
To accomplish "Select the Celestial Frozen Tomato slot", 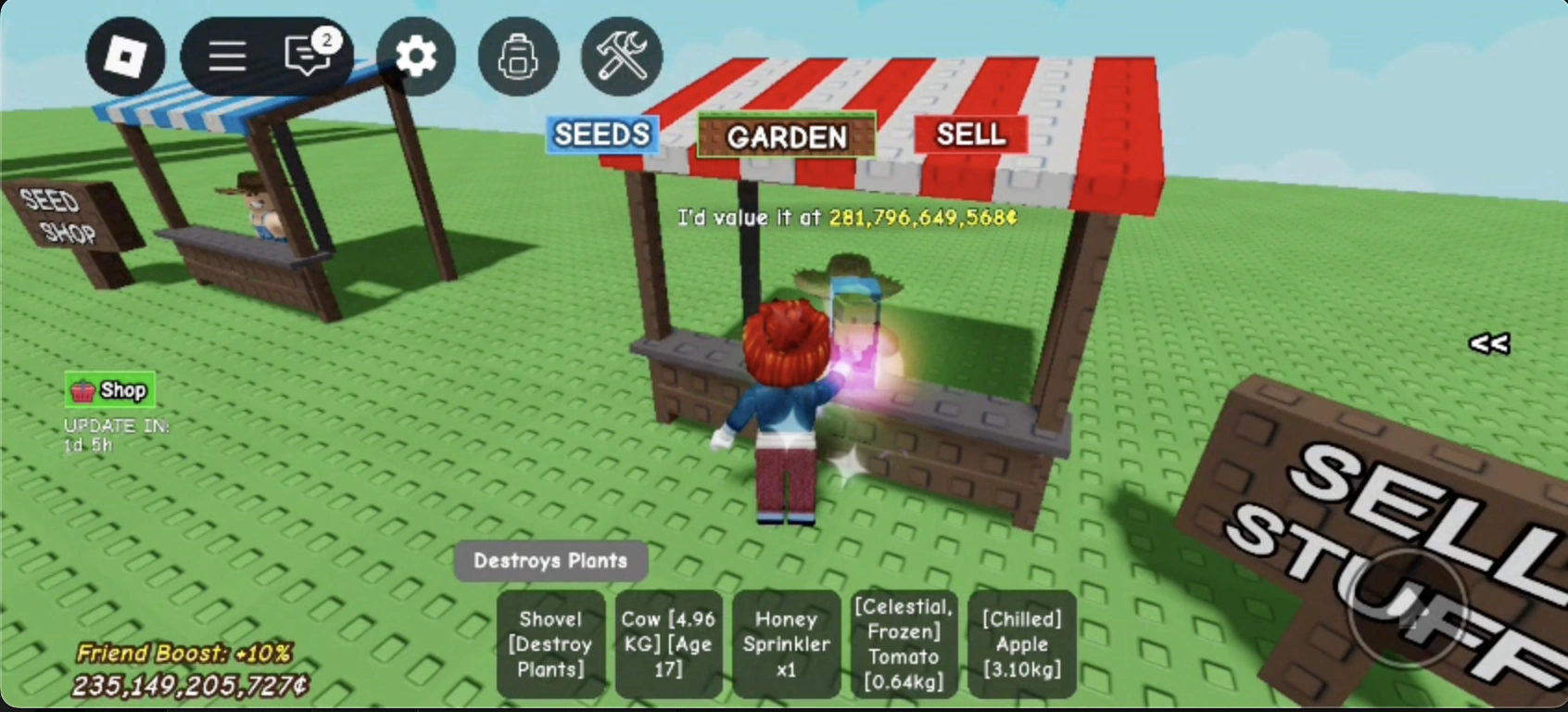I will [x=904, y=644].
